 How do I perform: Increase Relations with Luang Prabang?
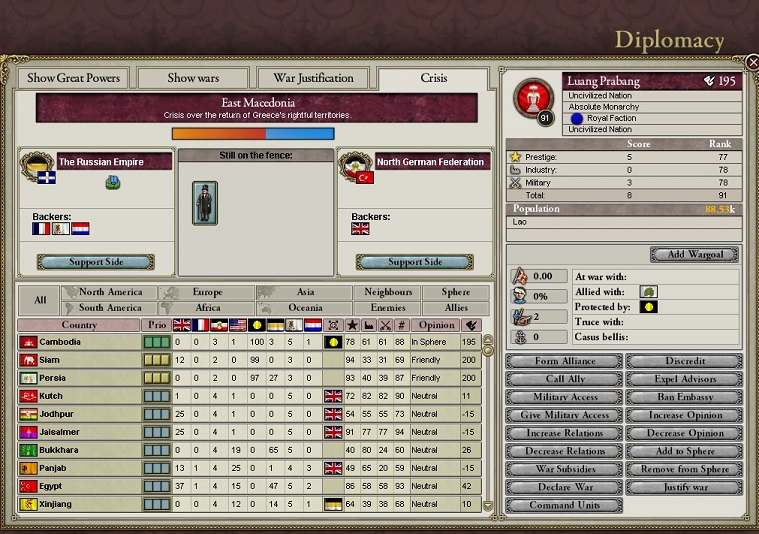pyautogui.click(x=565, y=433)
